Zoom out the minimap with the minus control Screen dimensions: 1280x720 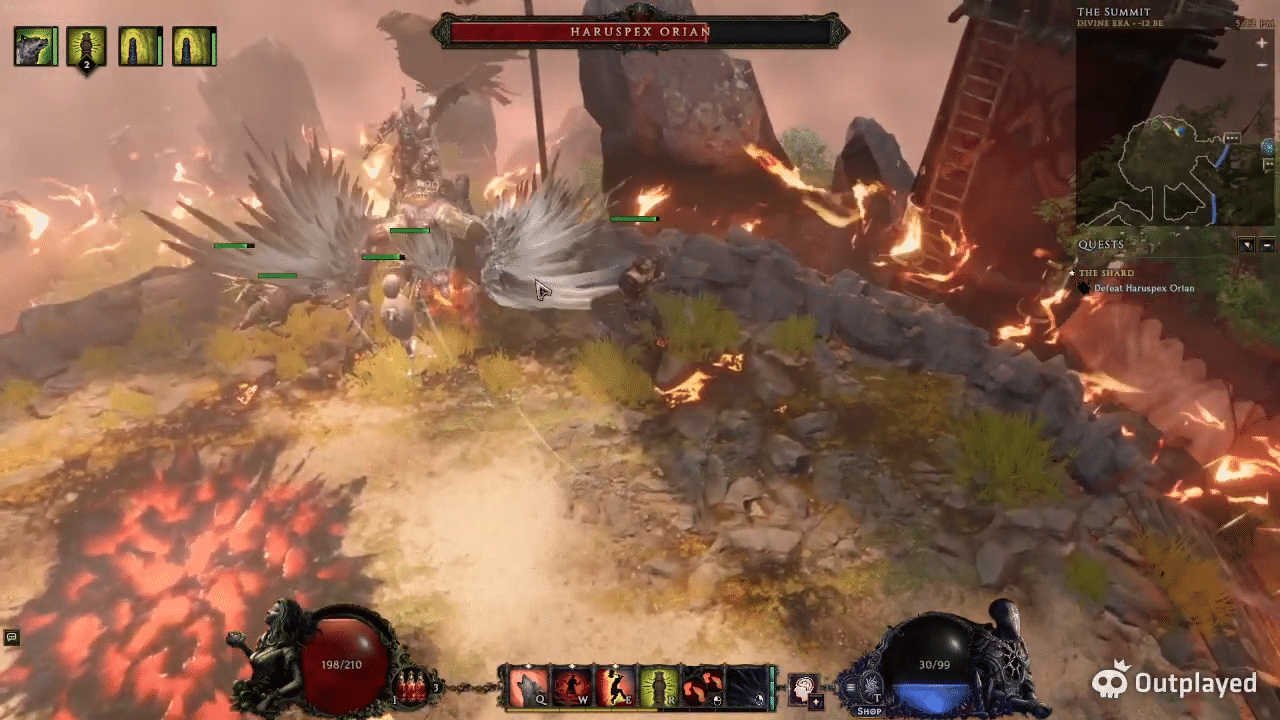pyautogui.click(x=1262, y=65)
